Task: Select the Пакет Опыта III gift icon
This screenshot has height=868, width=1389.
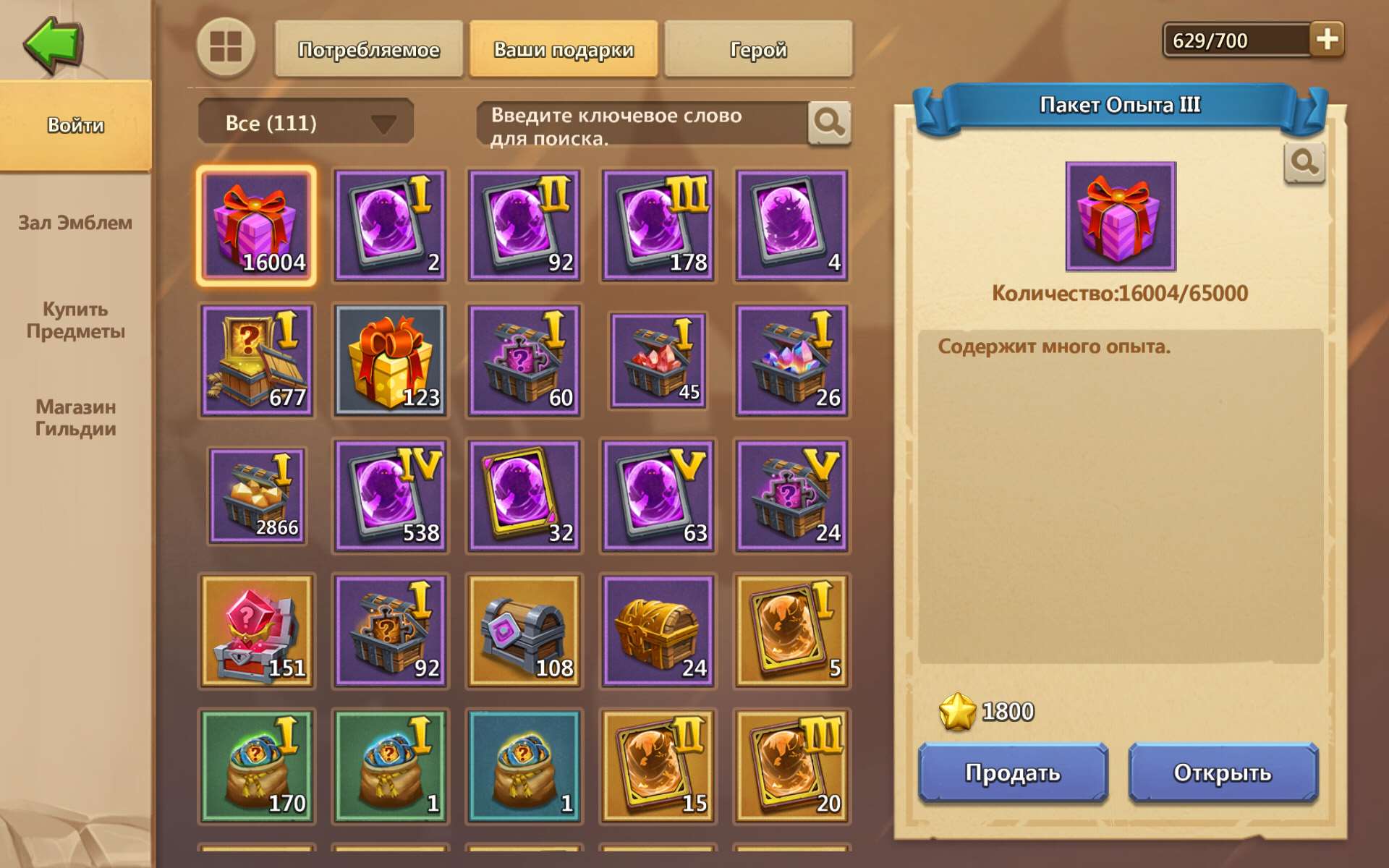Action: click(256, 225)
